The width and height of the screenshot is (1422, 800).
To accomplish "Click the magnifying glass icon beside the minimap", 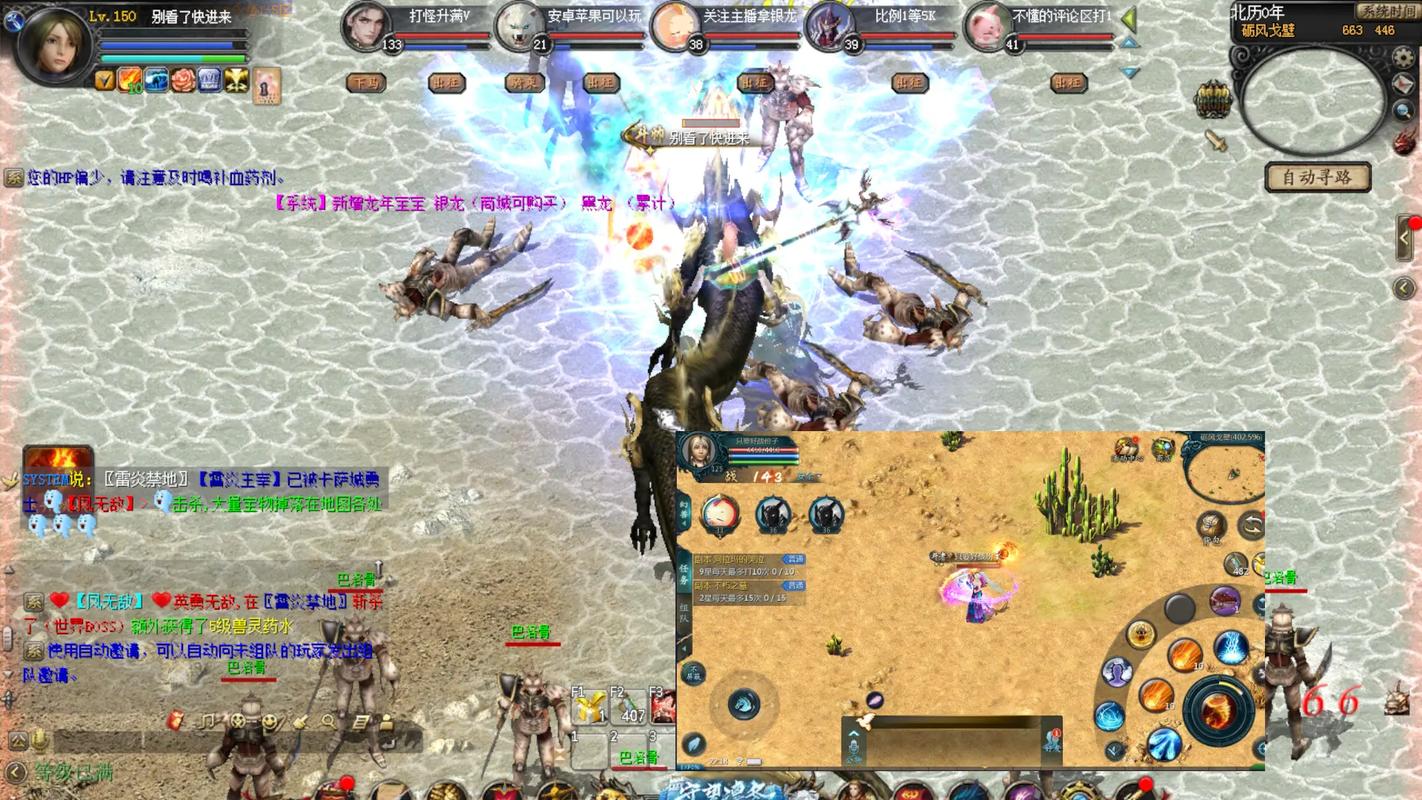I will [1402, 110].
